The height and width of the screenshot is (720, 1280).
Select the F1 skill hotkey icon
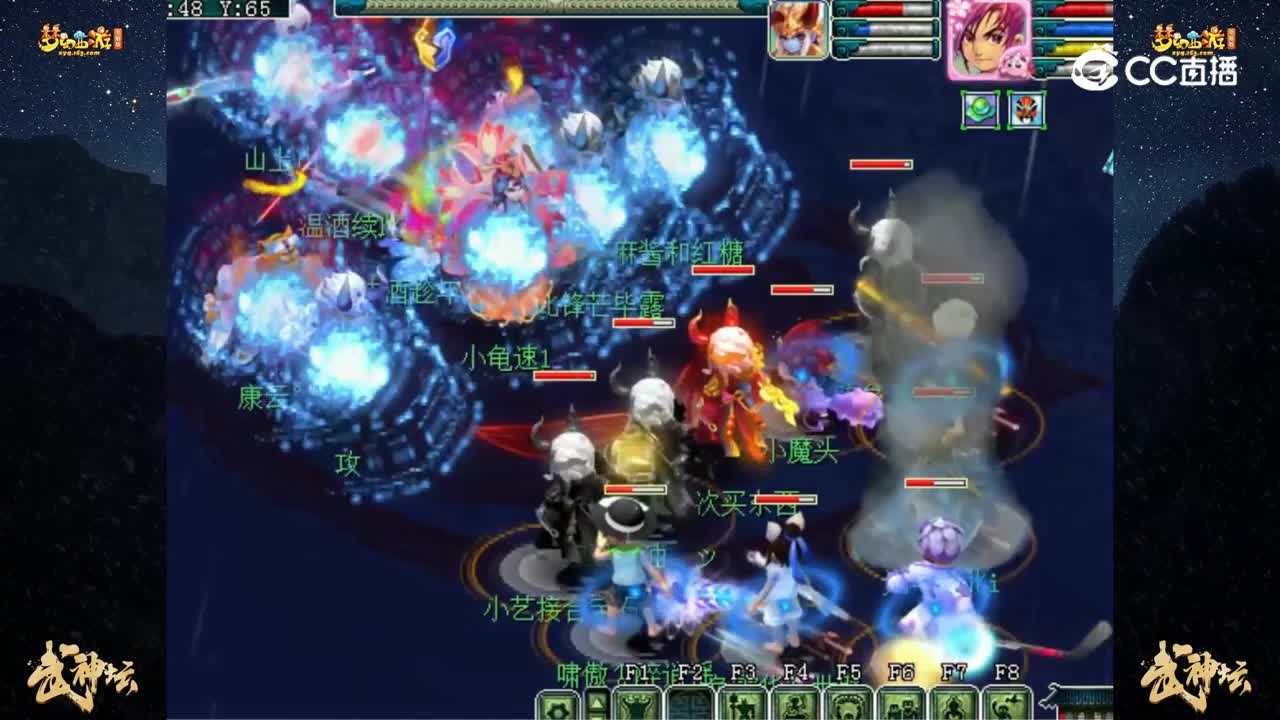coord(636,706)
